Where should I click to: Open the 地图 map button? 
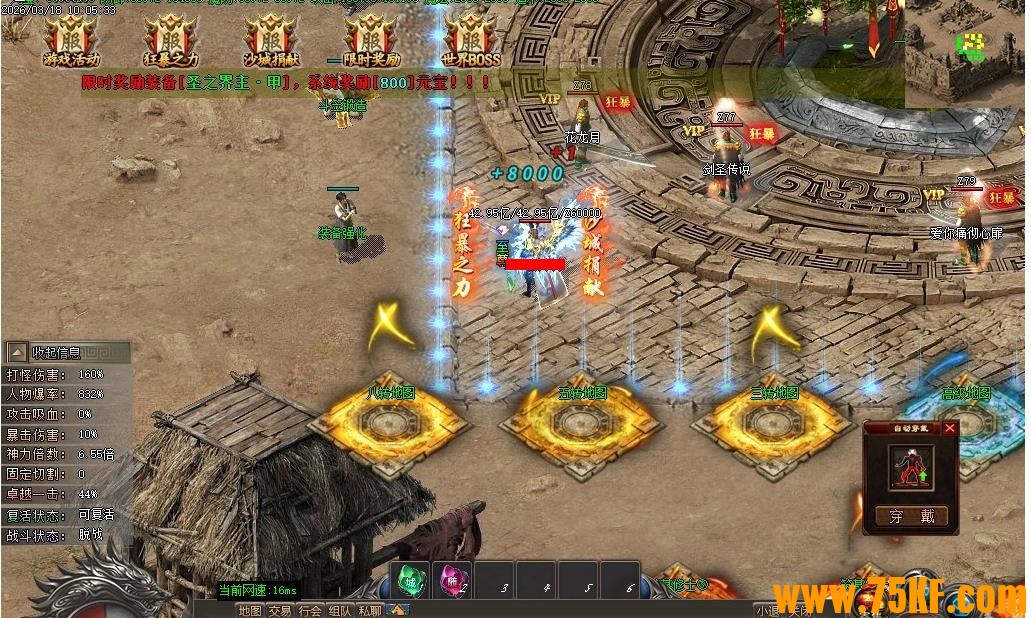pos(250,610)
